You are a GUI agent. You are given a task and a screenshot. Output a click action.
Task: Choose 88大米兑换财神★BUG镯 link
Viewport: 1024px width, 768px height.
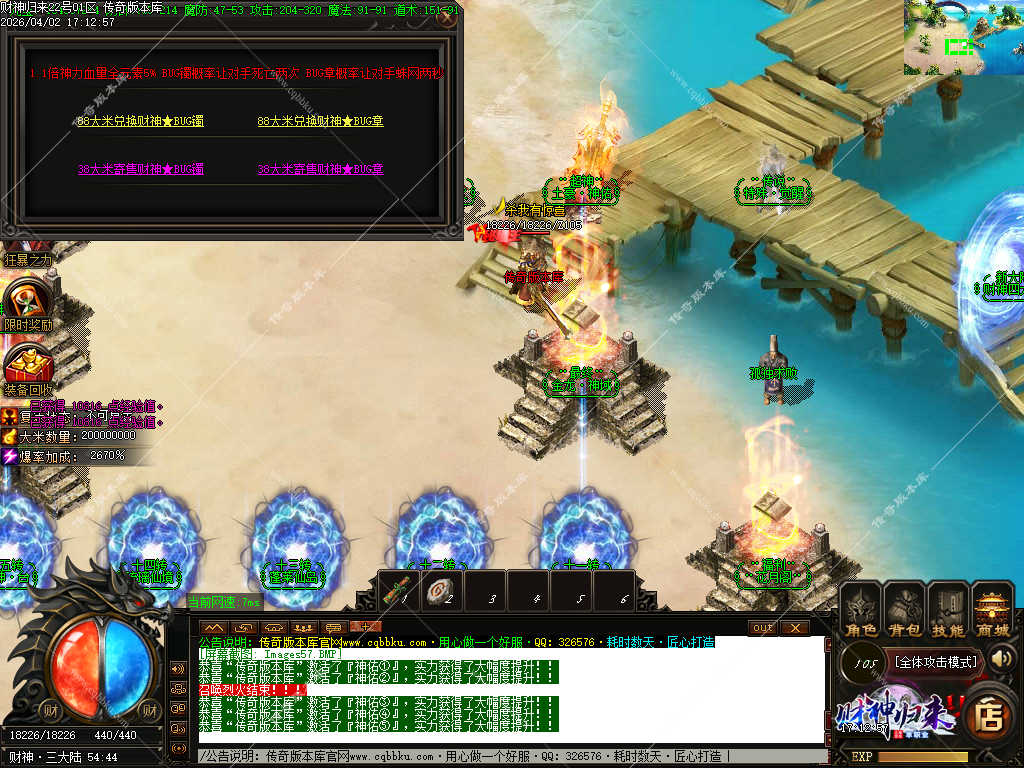(140, 121)
